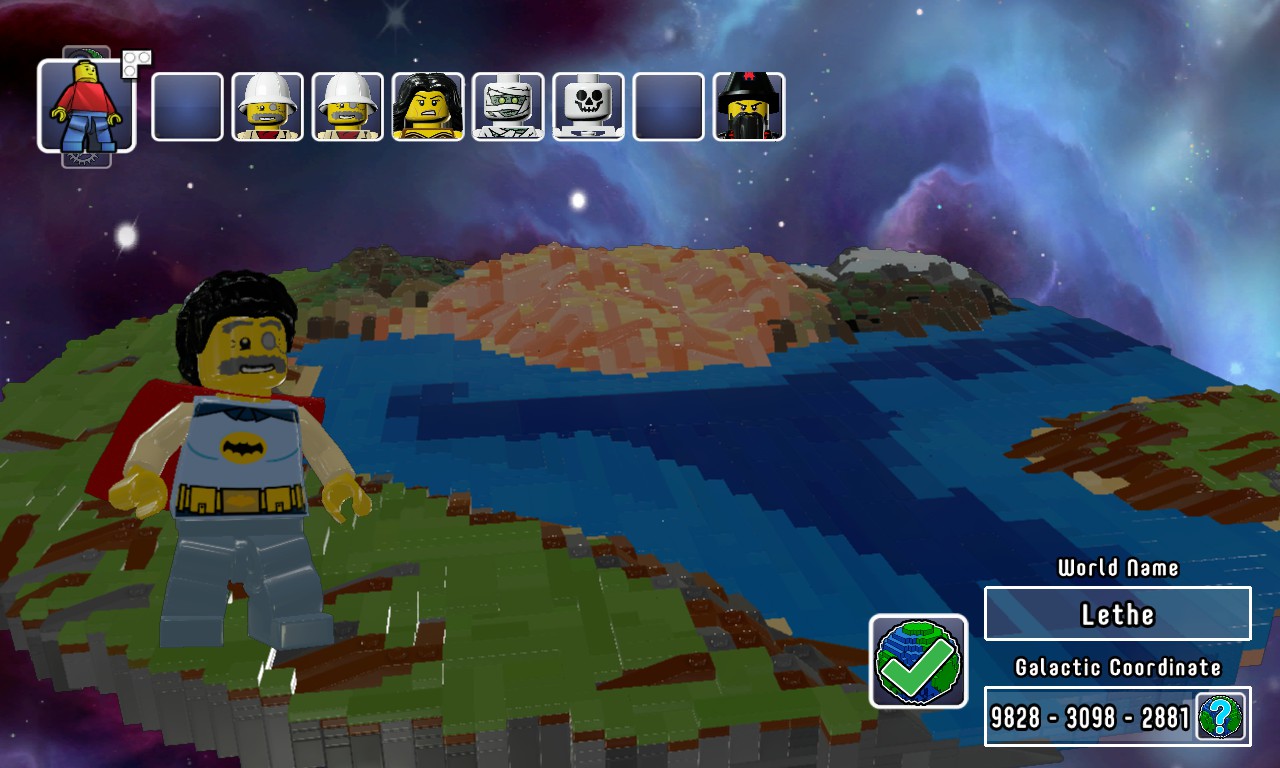Click the Galactic Coordinate number field
The width and height of the screenshot is (1280, 768).
click(1090, 717)
